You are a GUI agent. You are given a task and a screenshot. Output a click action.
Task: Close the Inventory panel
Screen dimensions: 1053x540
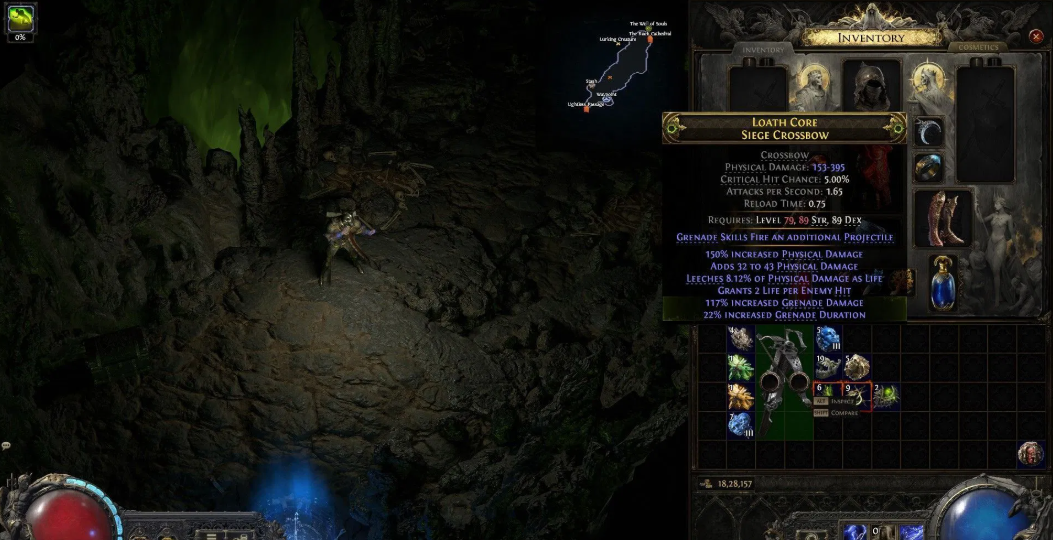1035,37
